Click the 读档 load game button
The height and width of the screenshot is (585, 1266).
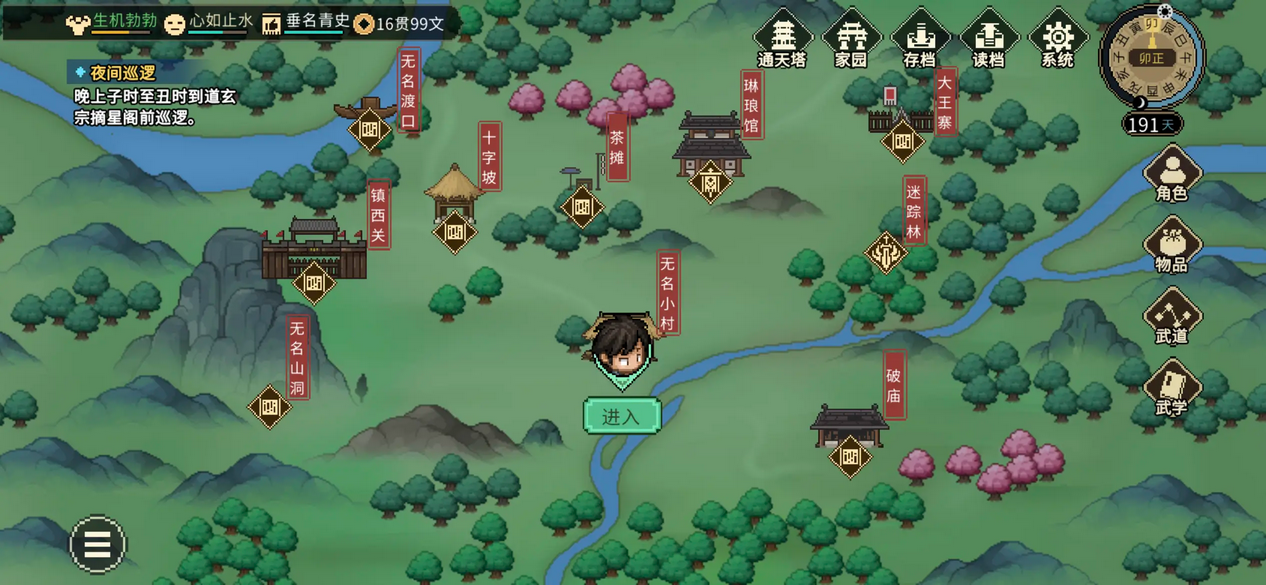[x=988, y=40]
